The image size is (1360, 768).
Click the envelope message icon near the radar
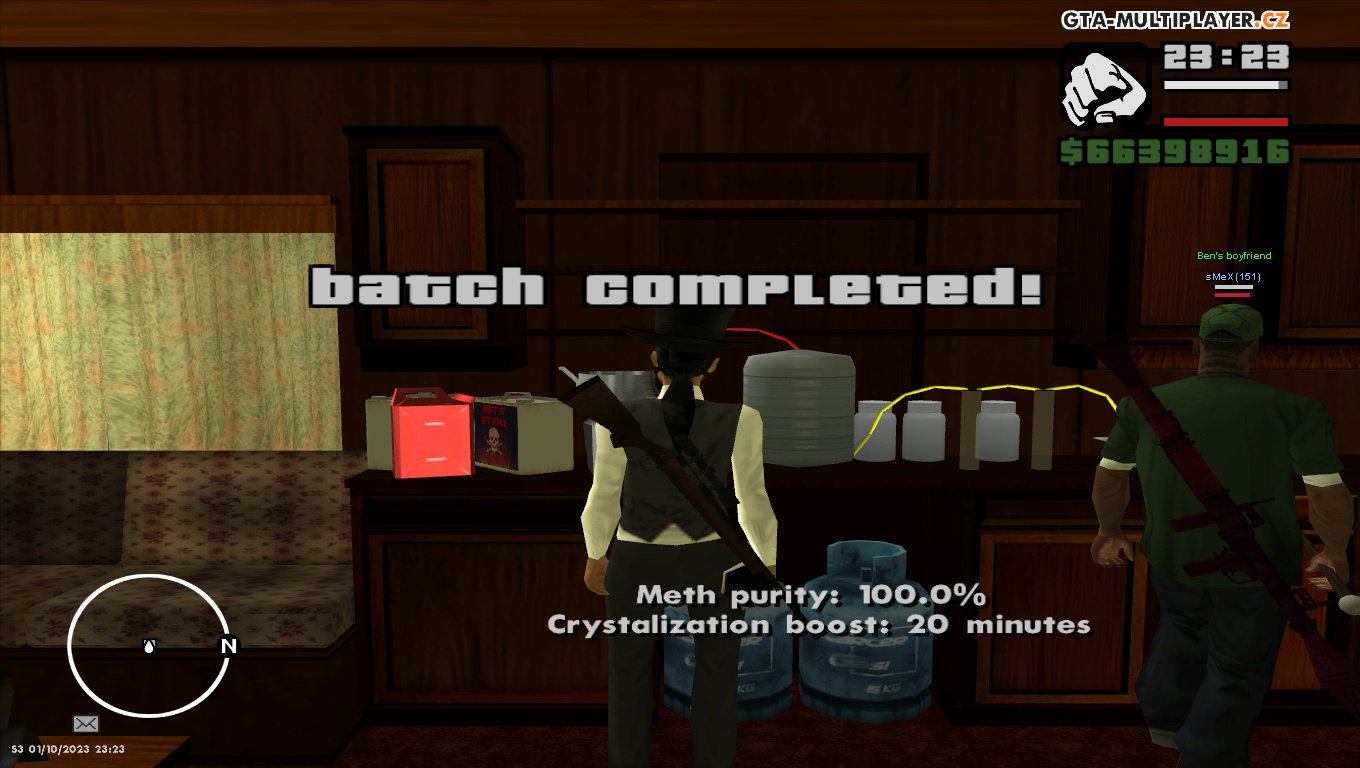point(86,723)
